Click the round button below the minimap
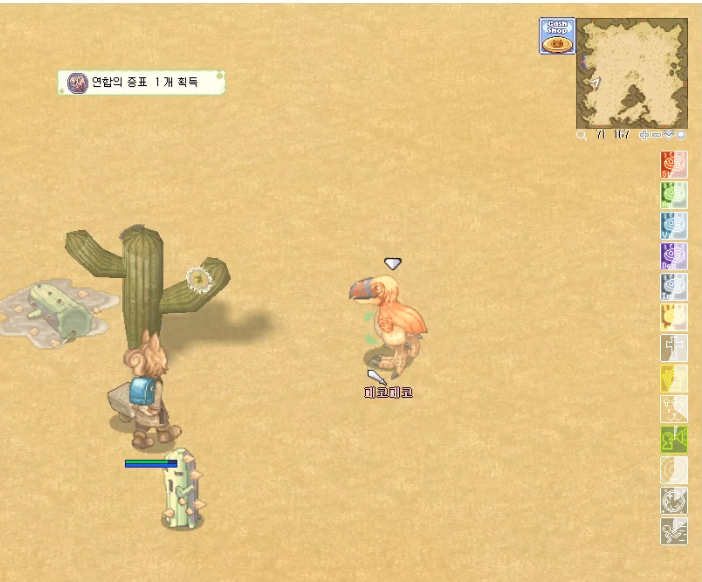 pyautogui.click(x=681, y=134)
